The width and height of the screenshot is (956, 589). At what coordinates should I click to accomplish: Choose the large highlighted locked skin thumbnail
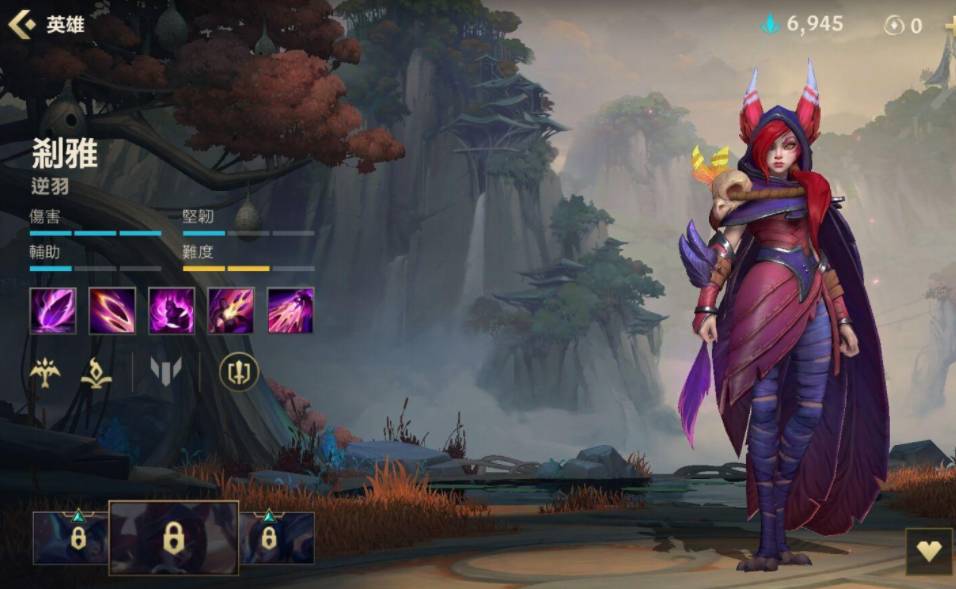[x=173, y=538]
